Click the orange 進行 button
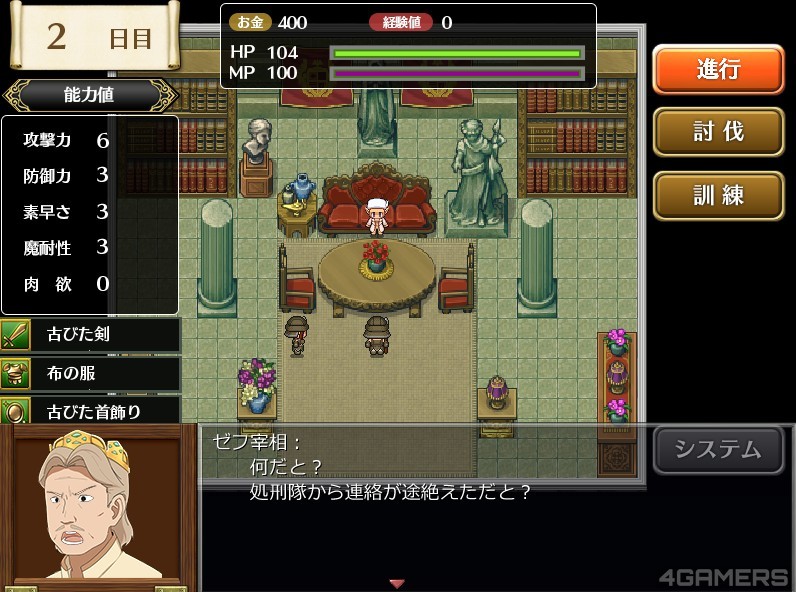The height and width of the screenshot is (592, 796). click(x=718, y=69)
